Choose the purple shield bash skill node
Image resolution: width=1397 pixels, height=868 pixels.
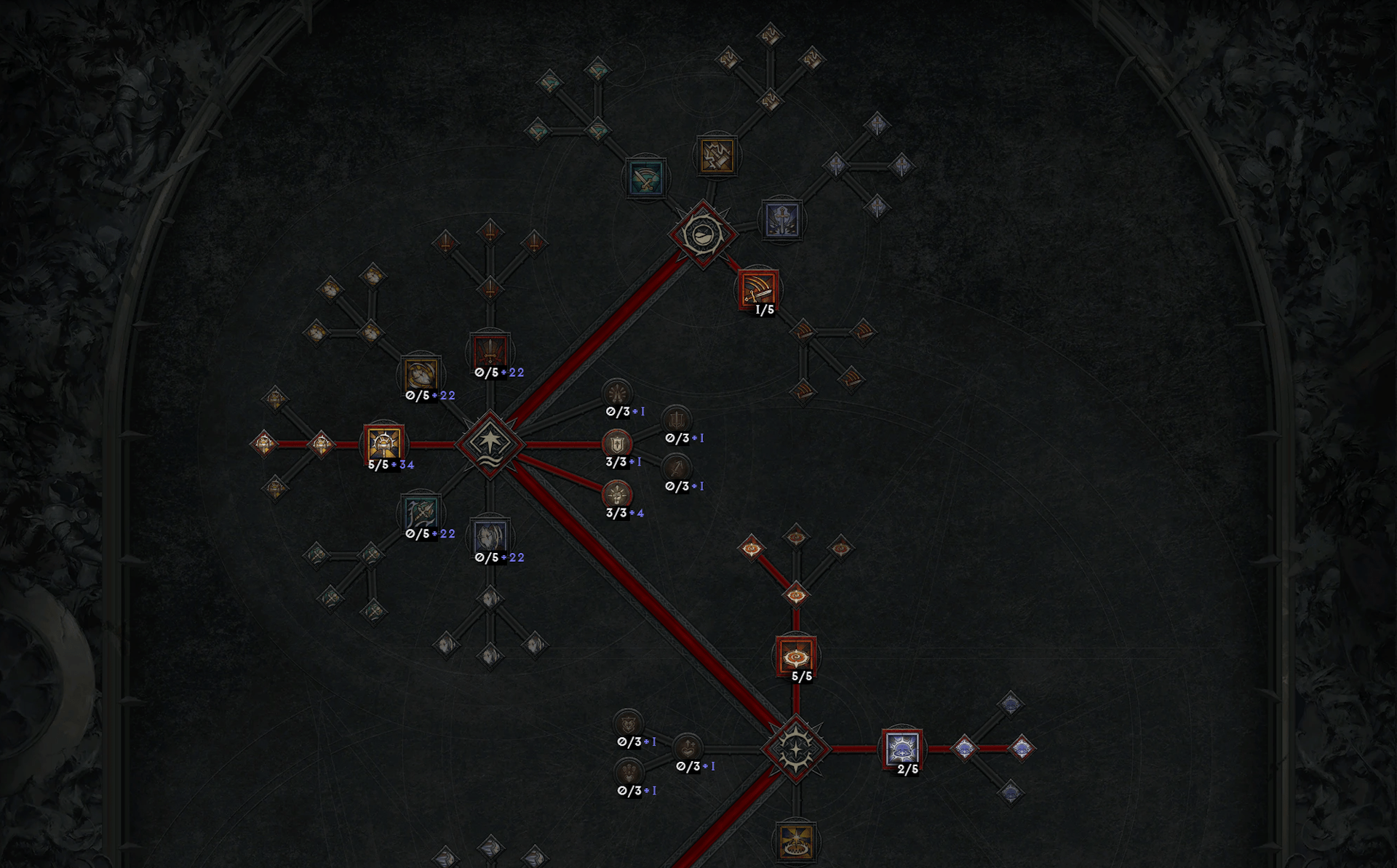click(490, 537)
